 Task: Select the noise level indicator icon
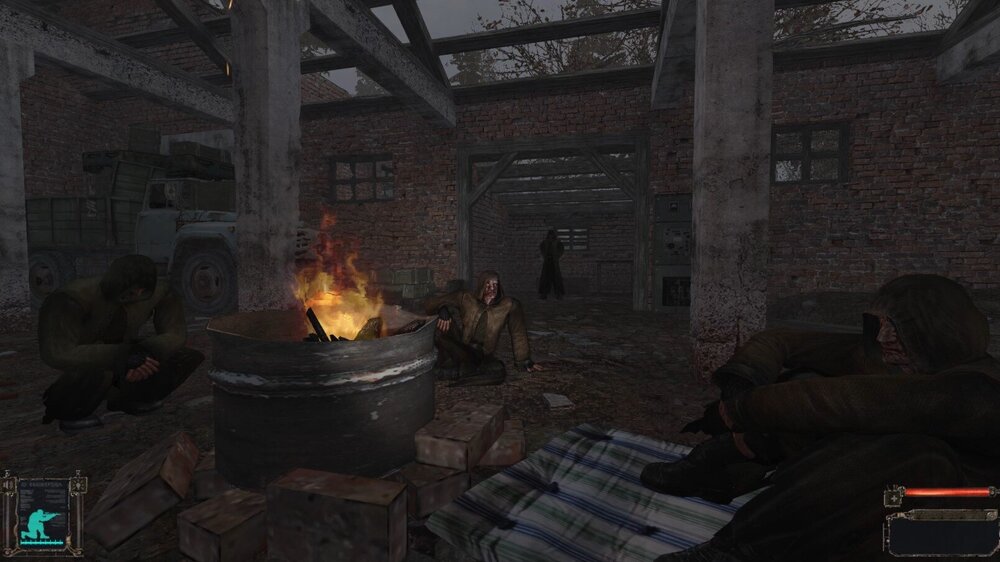[x=10, y=485]
